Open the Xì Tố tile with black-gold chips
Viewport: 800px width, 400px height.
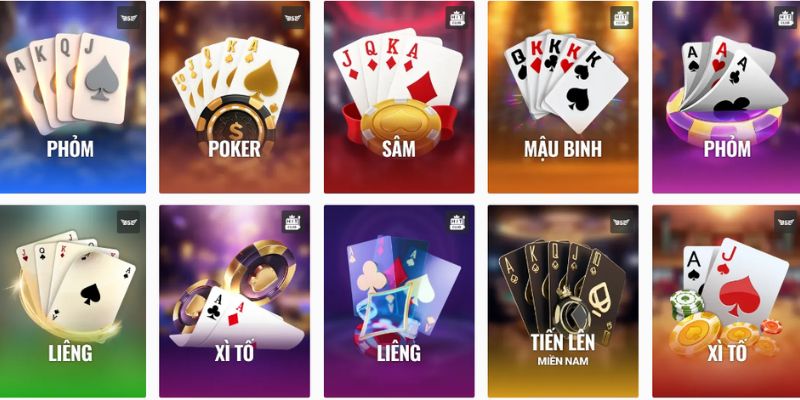coord(233,300)
